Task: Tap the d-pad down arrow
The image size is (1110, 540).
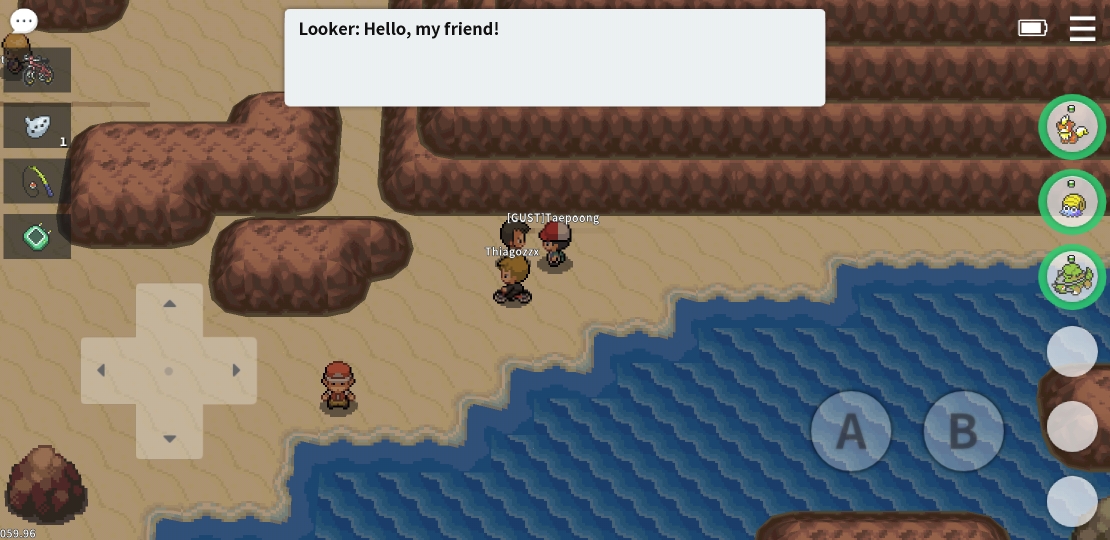Action: [x=169, y=438]
